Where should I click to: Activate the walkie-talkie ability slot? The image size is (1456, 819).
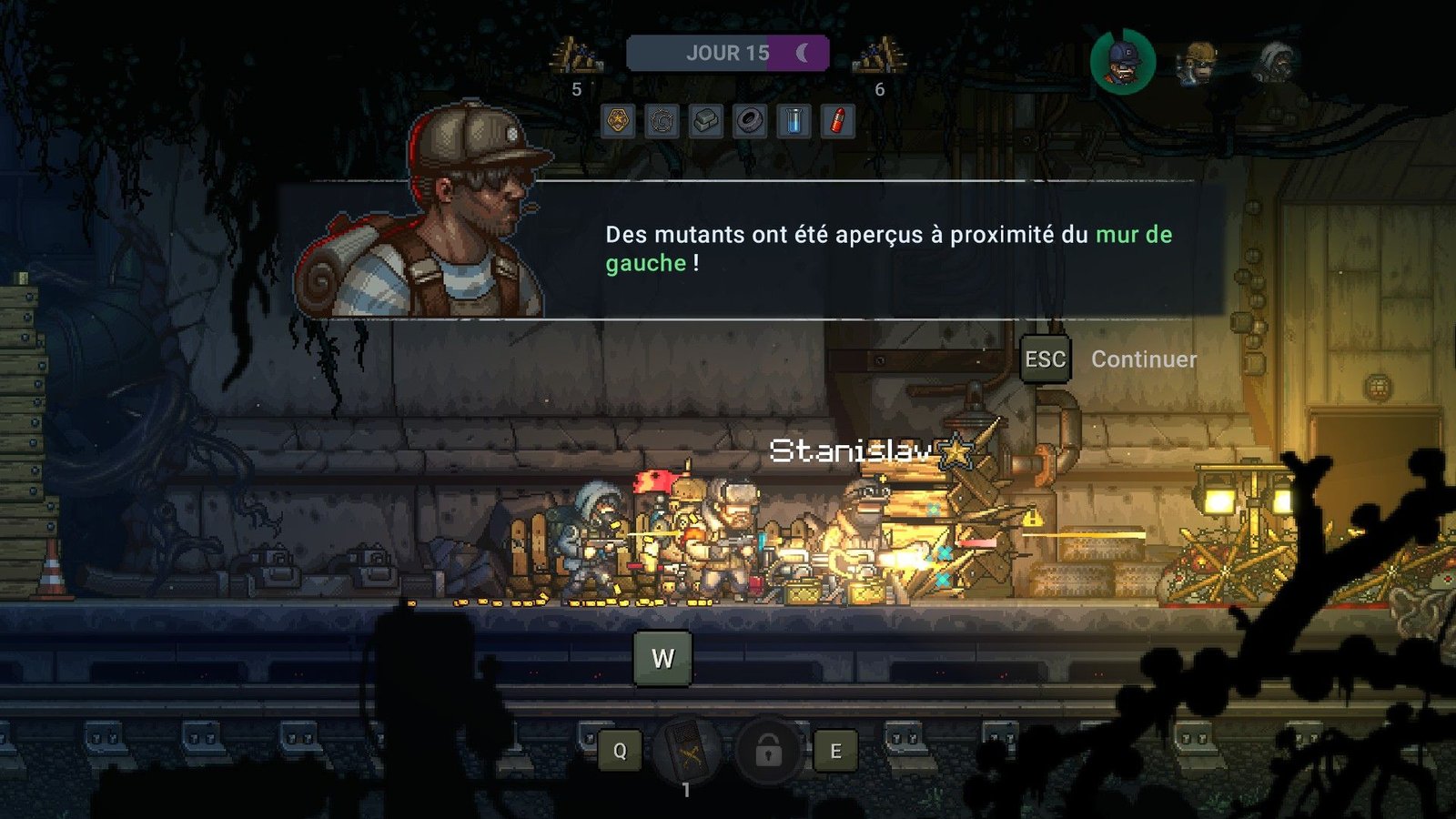(687, 752)
